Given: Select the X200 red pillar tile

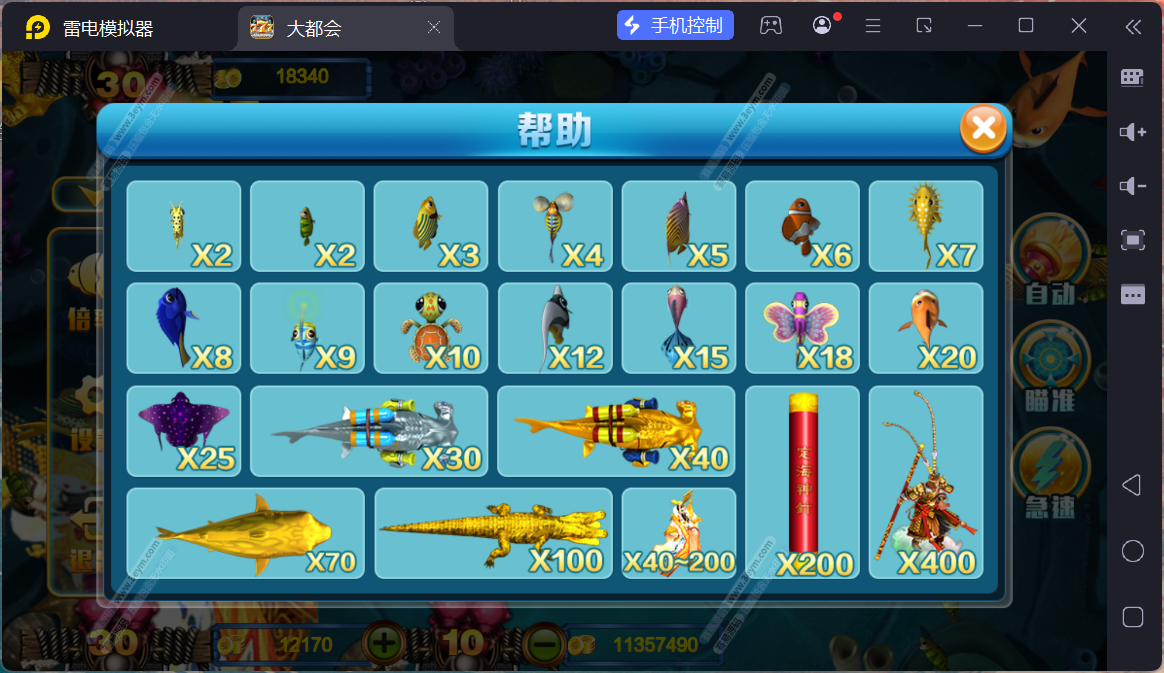Looking at the screenshot, I should pos(802,482).
